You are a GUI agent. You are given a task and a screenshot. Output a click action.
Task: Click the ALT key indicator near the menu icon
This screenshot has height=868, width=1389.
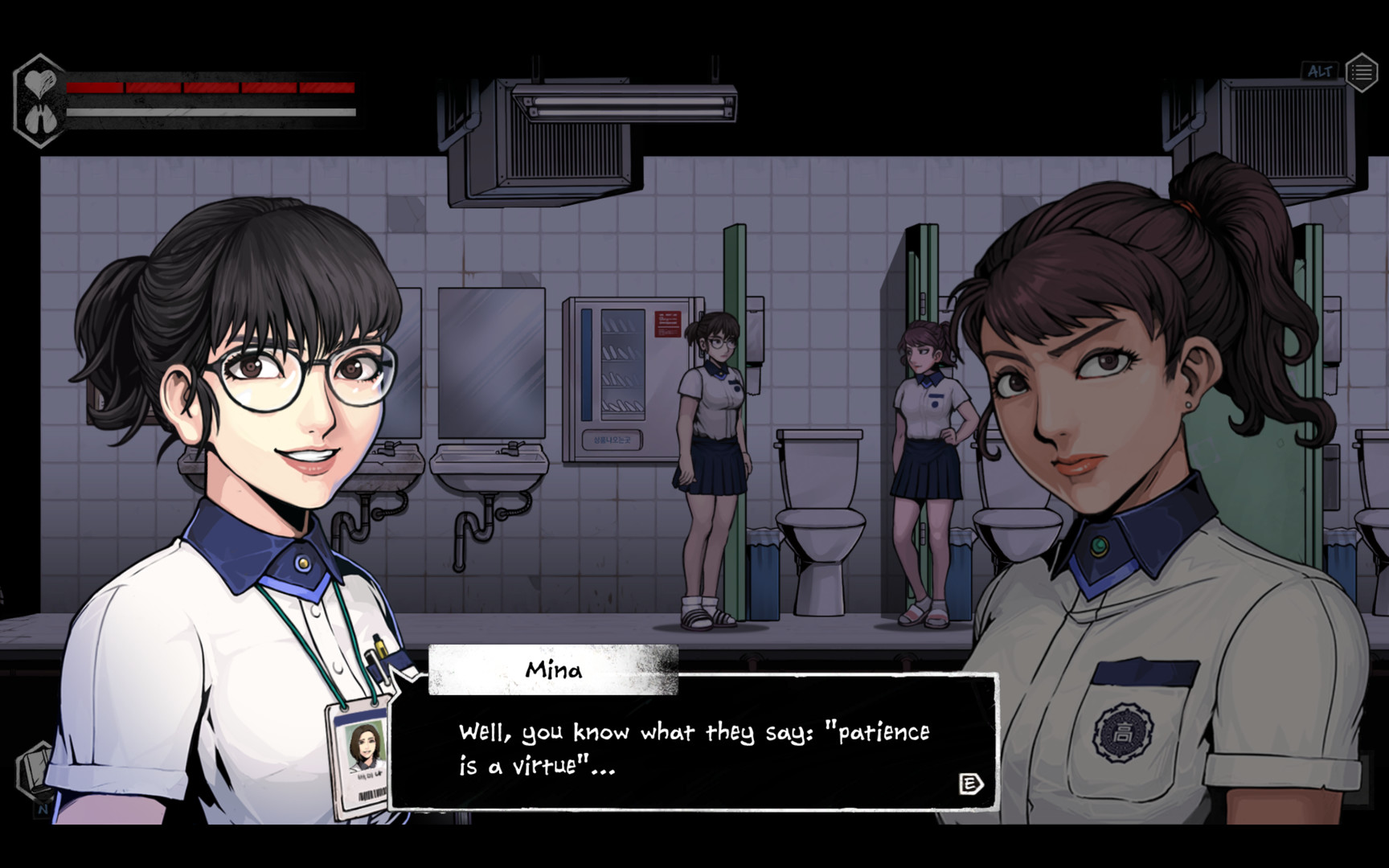1319,72
